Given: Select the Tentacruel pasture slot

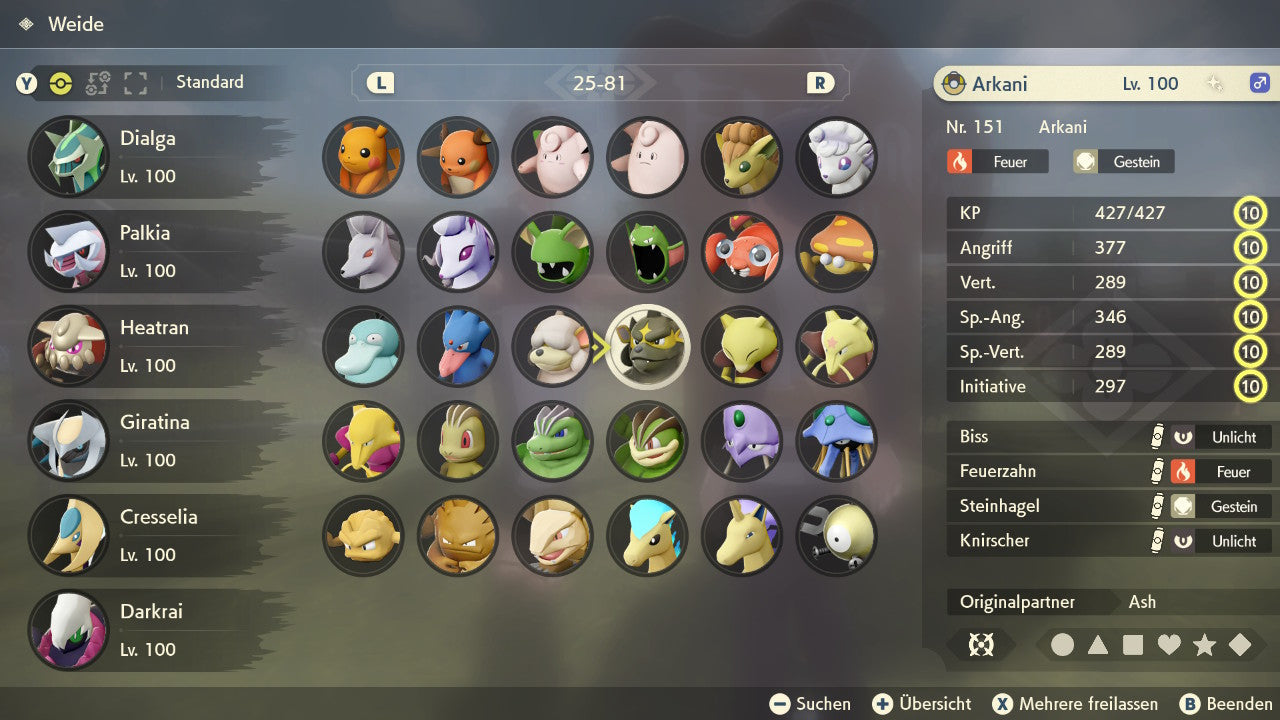Looking at the screenshot, I should point(837,440).
